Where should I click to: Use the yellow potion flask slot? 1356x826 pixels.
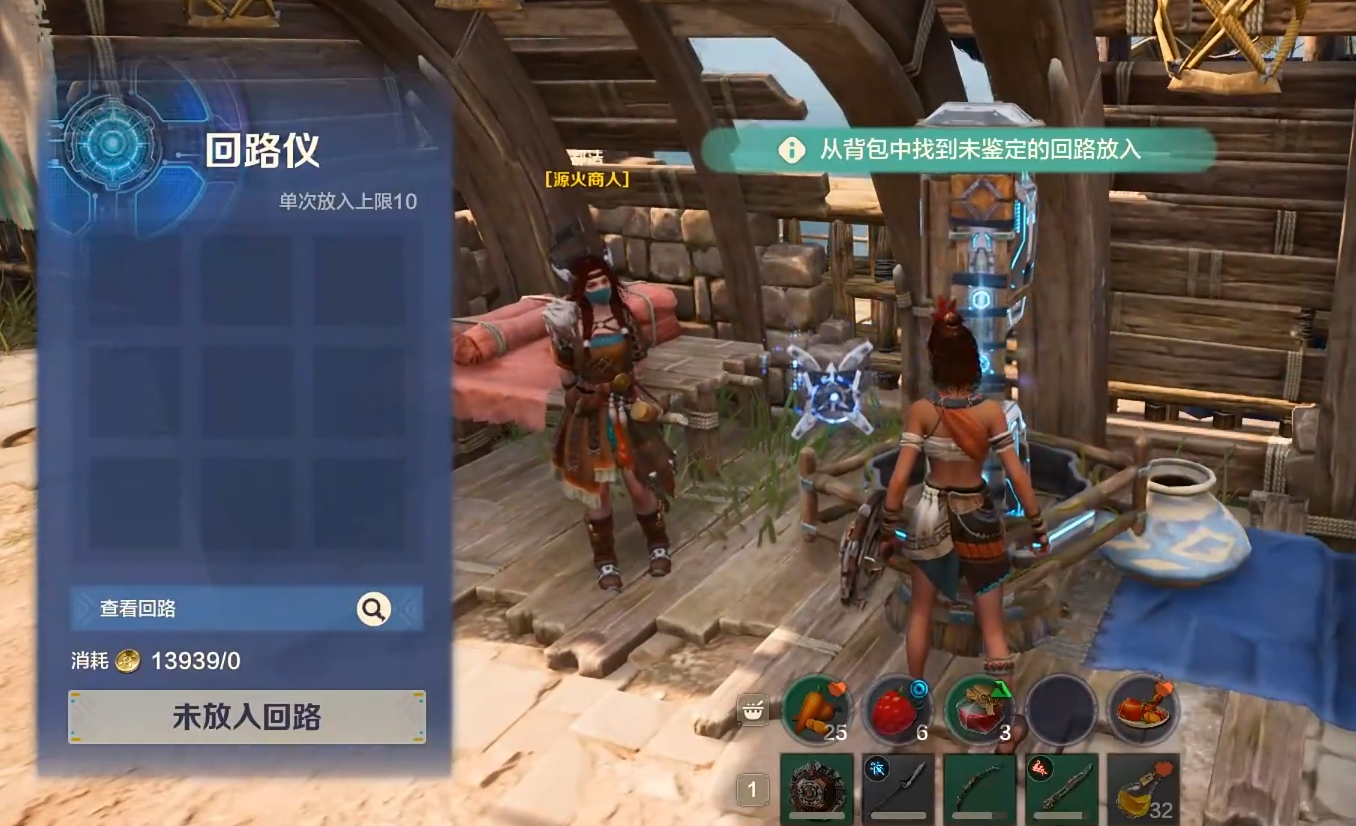pos(1143,789)
